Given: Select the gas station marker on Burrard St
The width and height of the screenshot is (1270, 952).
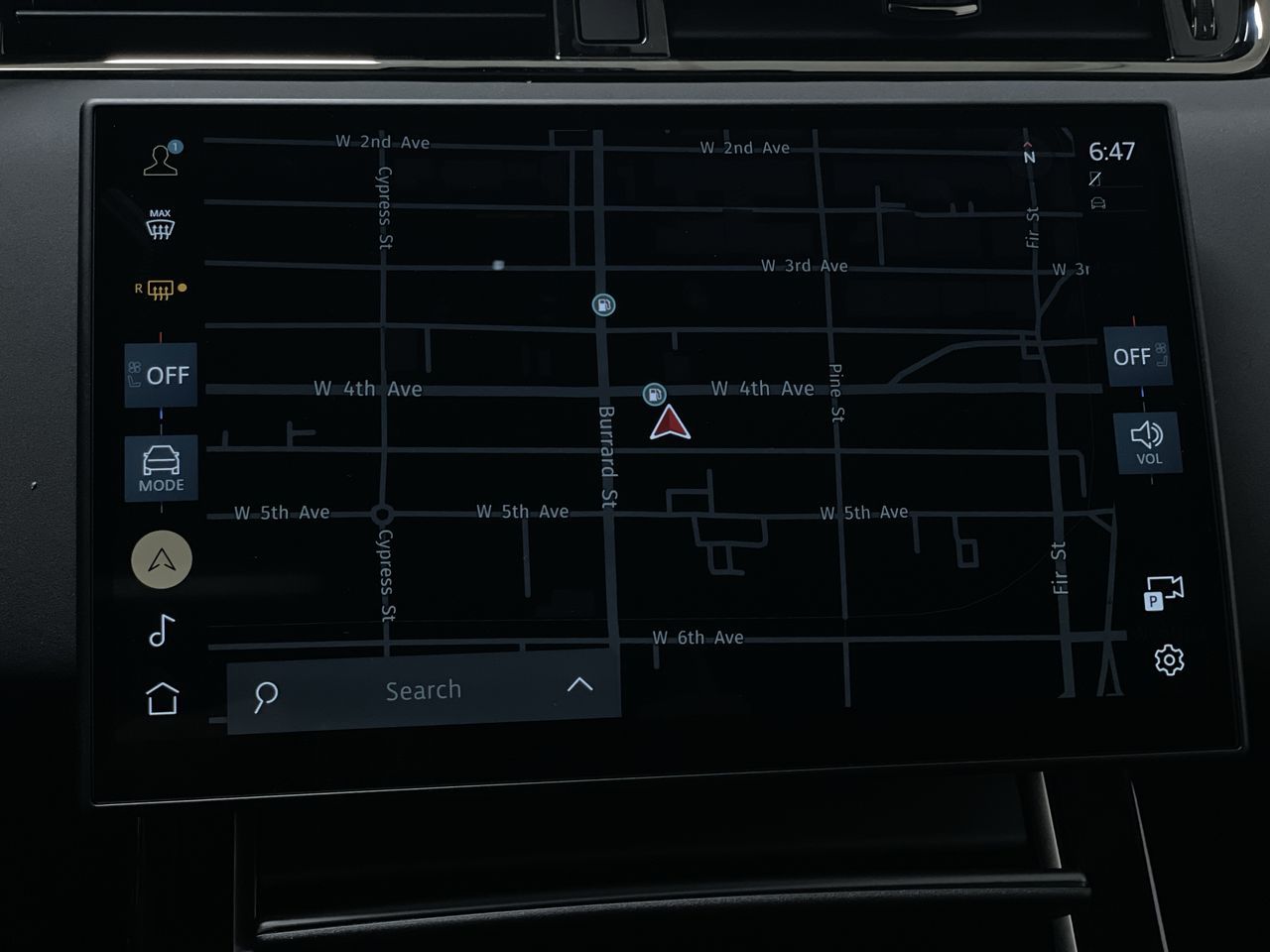Looking at the screenshot, I should click(x=603, y=304).
